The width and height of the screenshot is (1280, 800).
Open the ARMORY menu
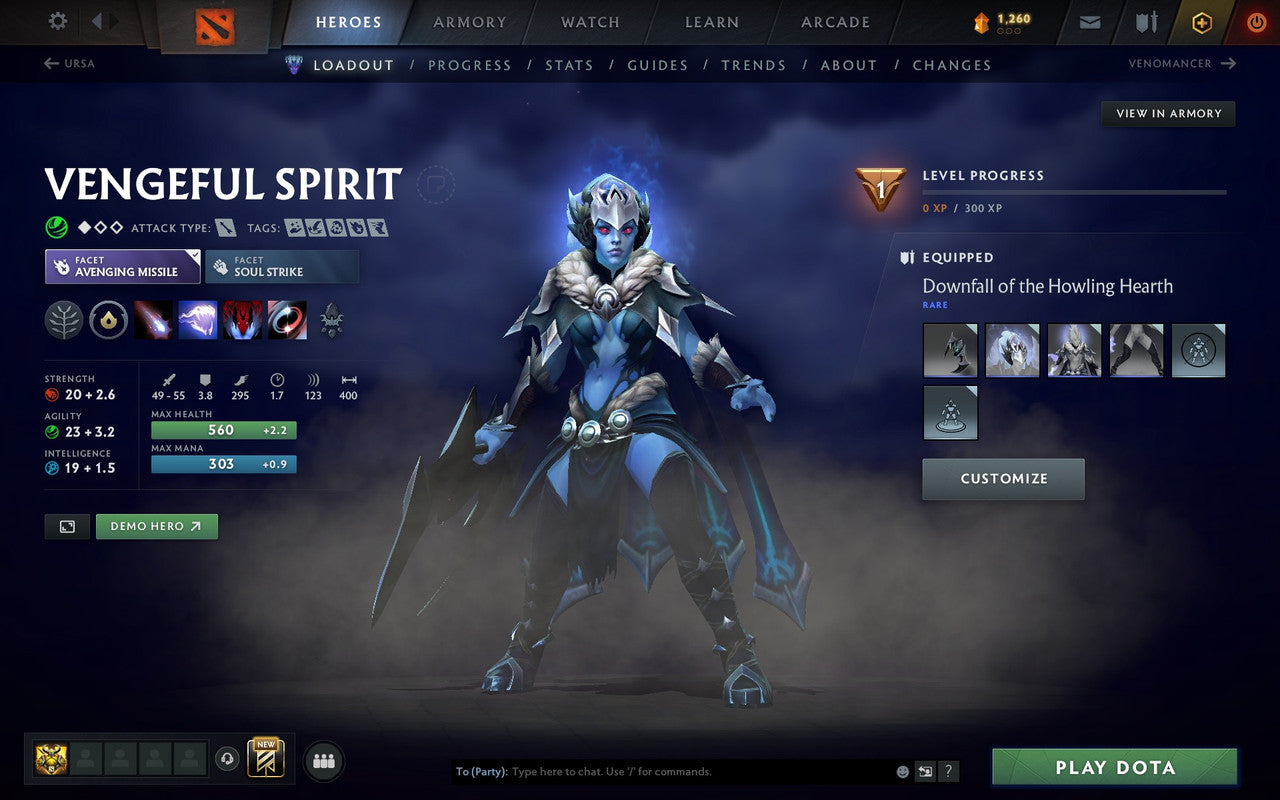pyautogui.click(x=469, y=22)
